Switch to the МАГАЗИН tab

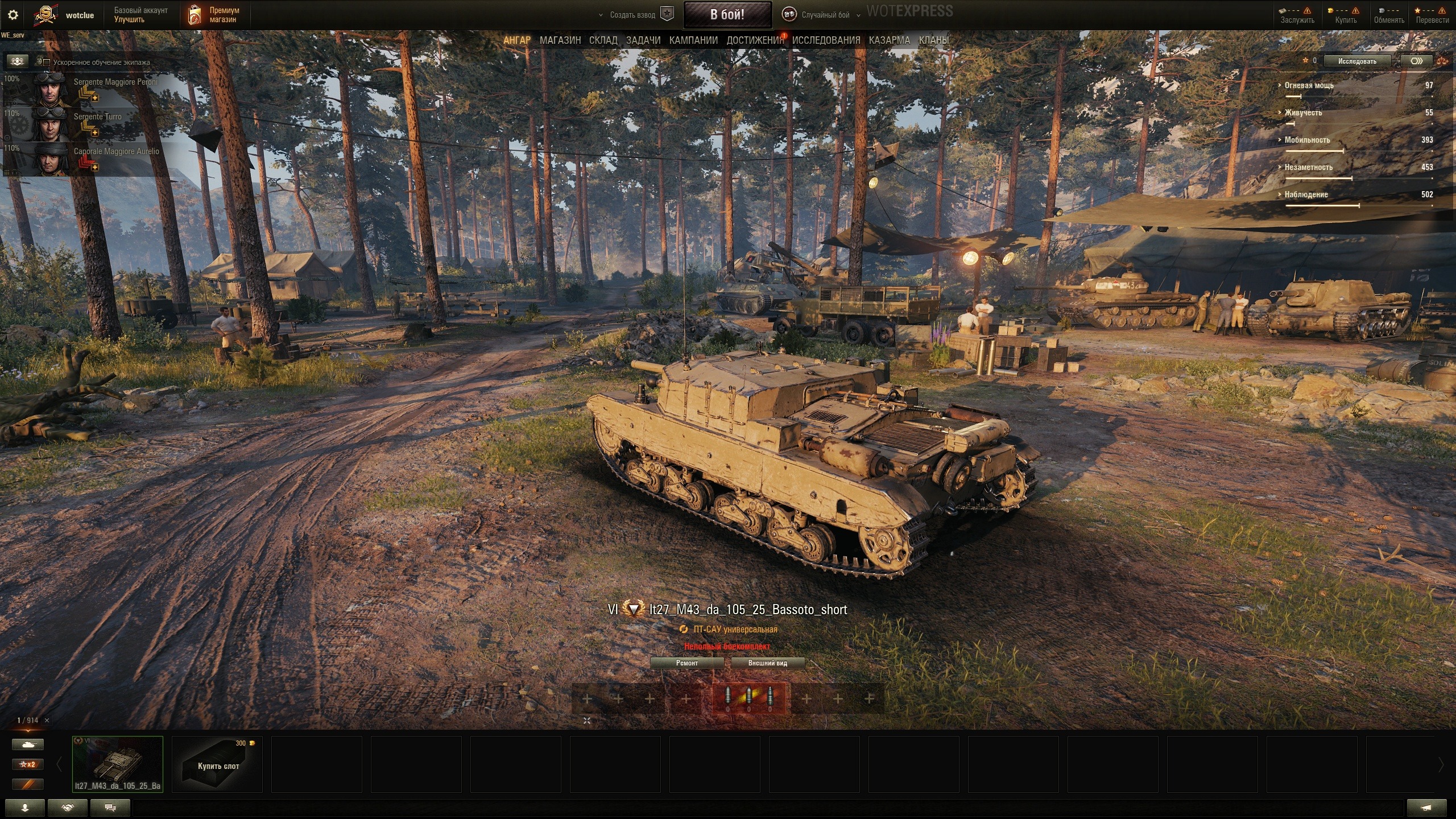[x=561, y=40]
